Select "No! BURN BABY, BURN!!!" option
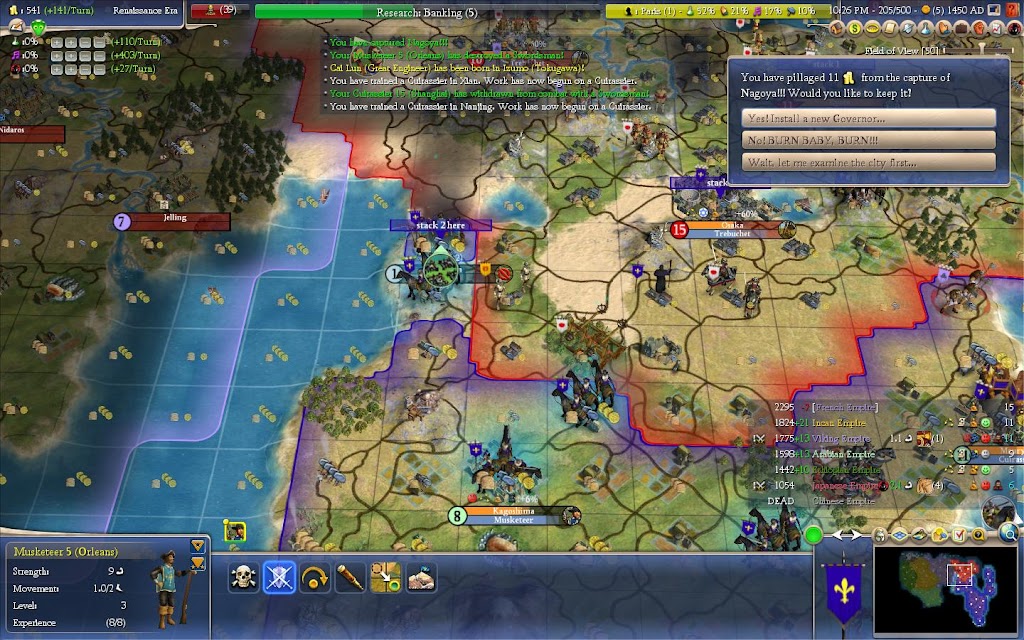The width and height of the screenshot is (1024, 640). coord(870,140)
